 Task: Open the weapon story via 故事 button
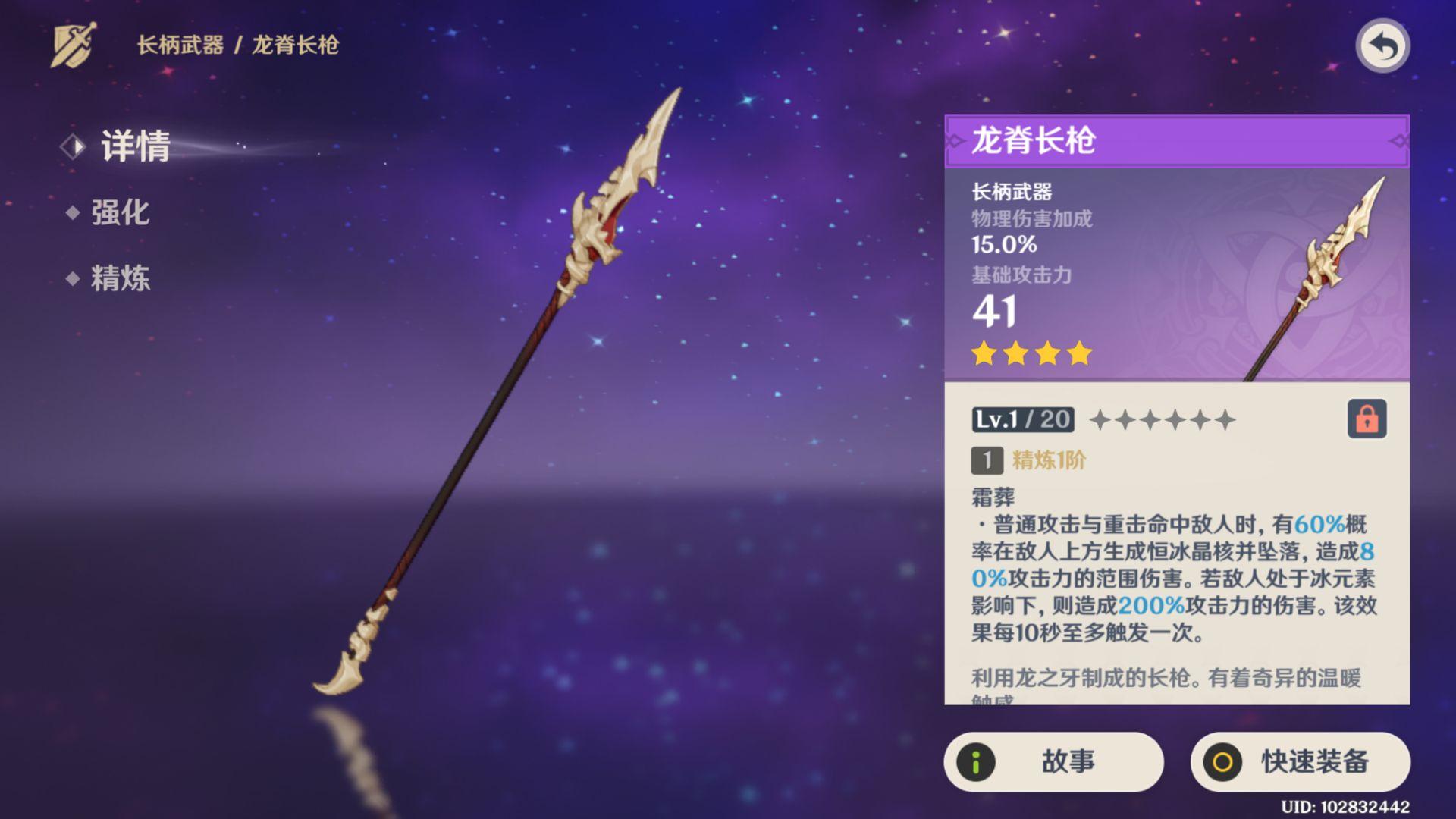pos(1054,763)
